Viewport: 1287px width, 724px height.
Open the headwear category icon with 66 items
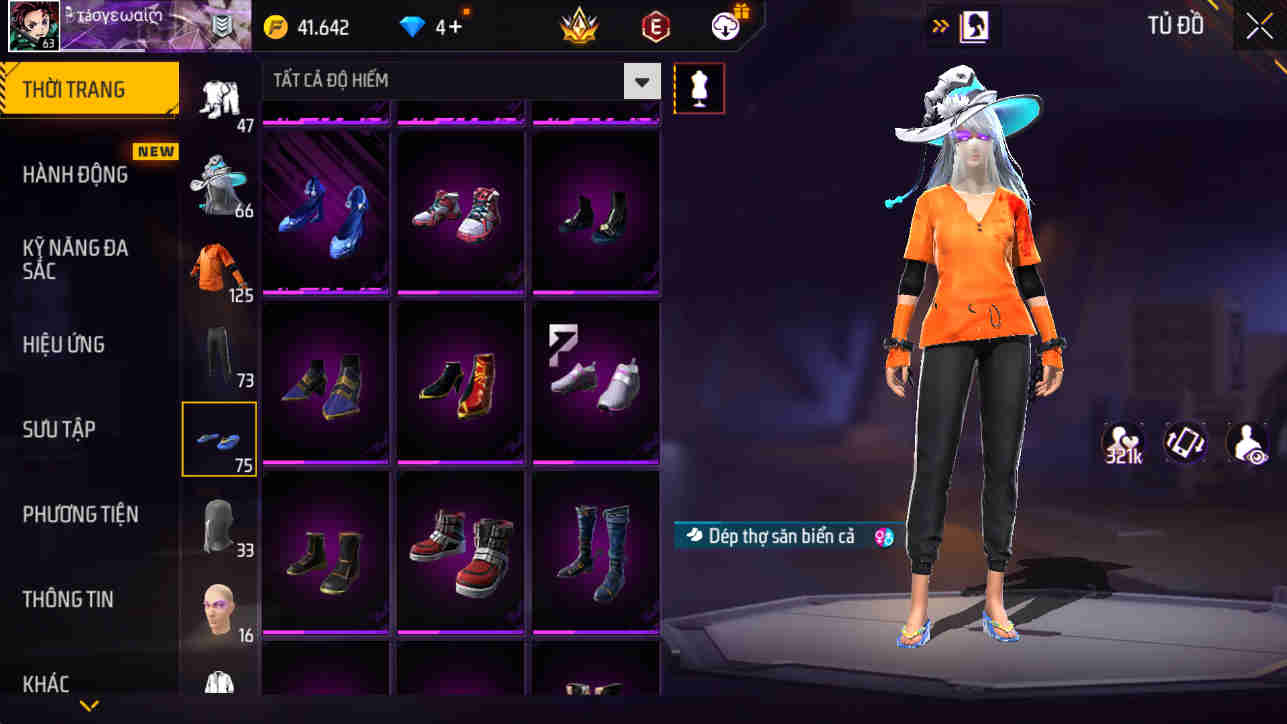point(219,180)
